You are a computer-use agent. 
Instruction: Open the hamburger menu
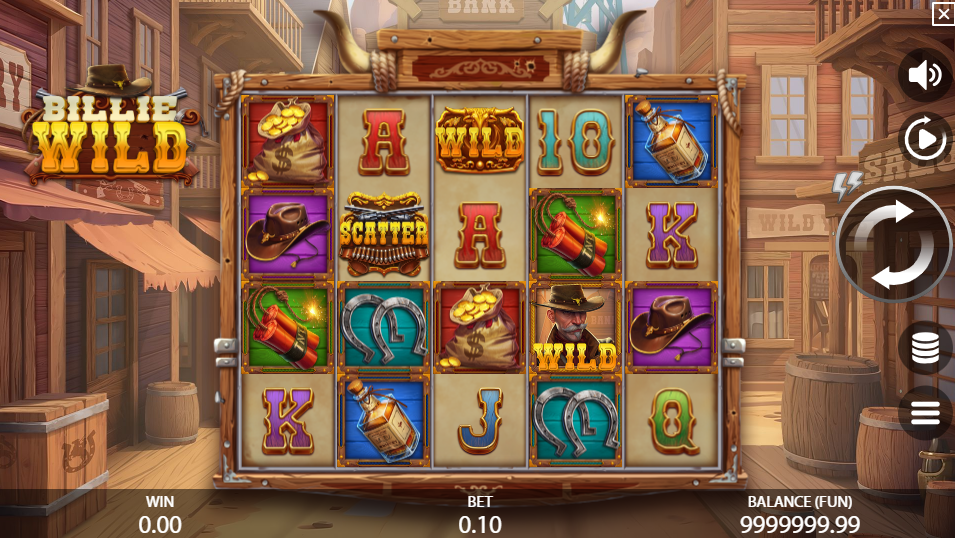click(925, 411)
